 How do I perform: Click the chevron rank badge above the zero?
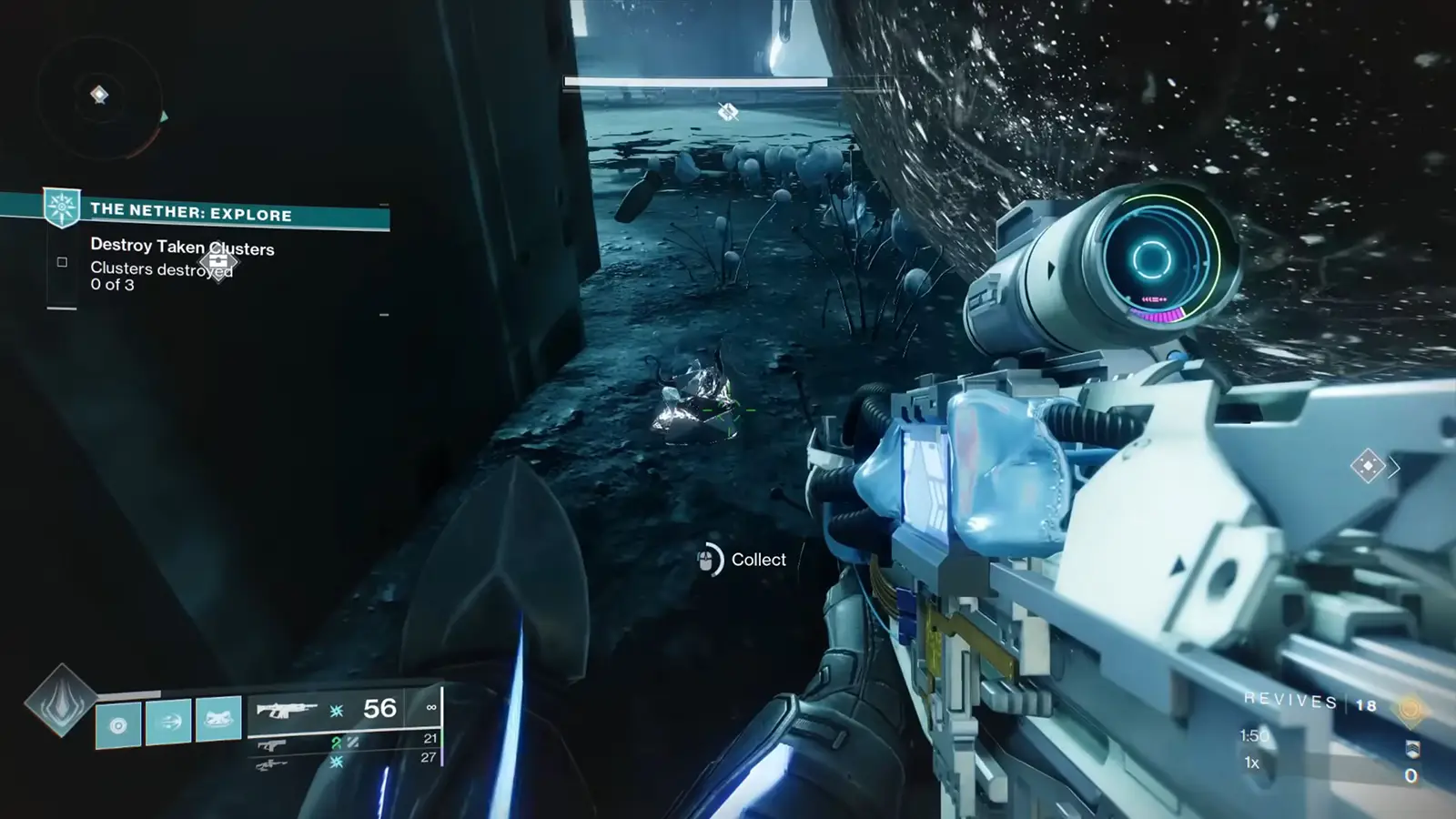(x=1413, y=750)
